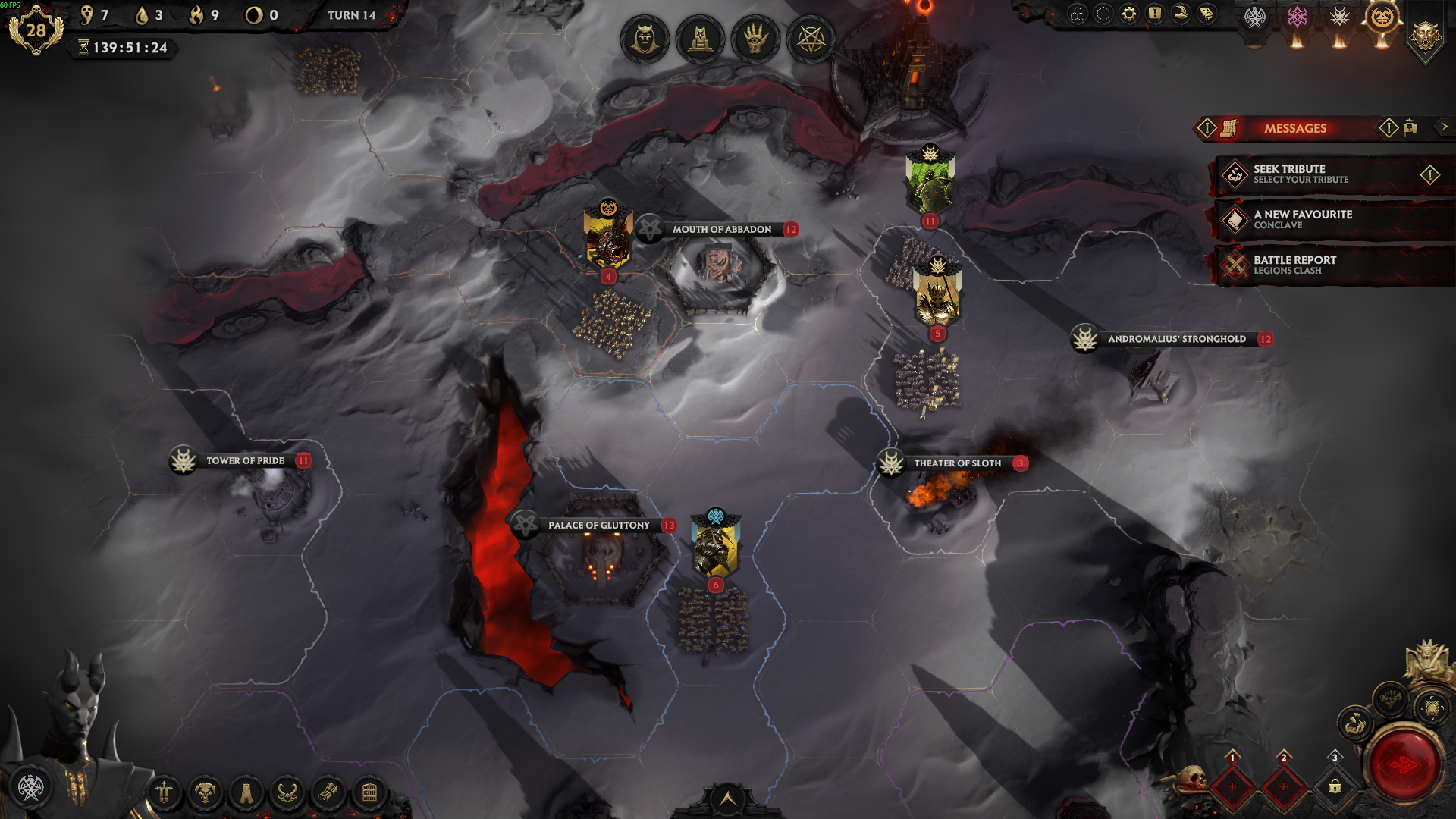Open settings via the gear icon
1456x819 pixels.
tap(1129, 14)
